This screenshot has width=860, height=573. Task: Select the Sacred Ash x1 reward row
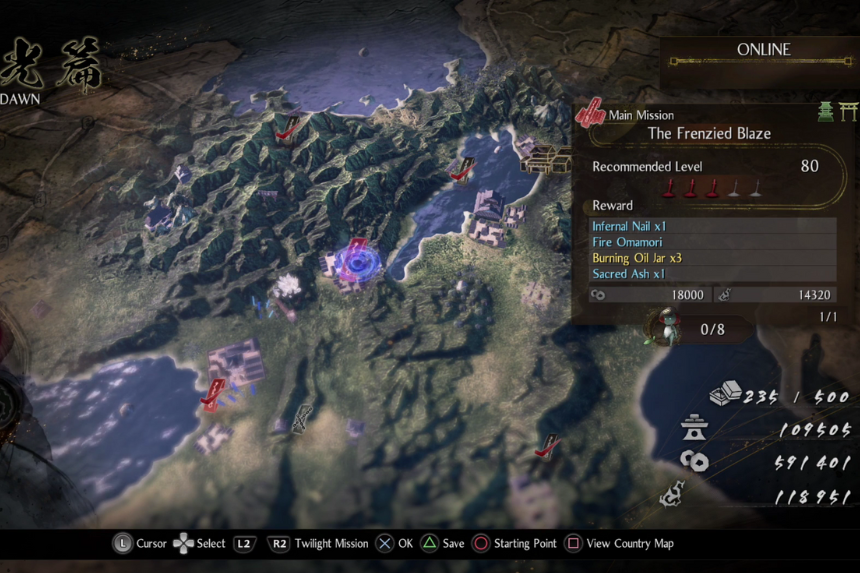tap(713, 274)
